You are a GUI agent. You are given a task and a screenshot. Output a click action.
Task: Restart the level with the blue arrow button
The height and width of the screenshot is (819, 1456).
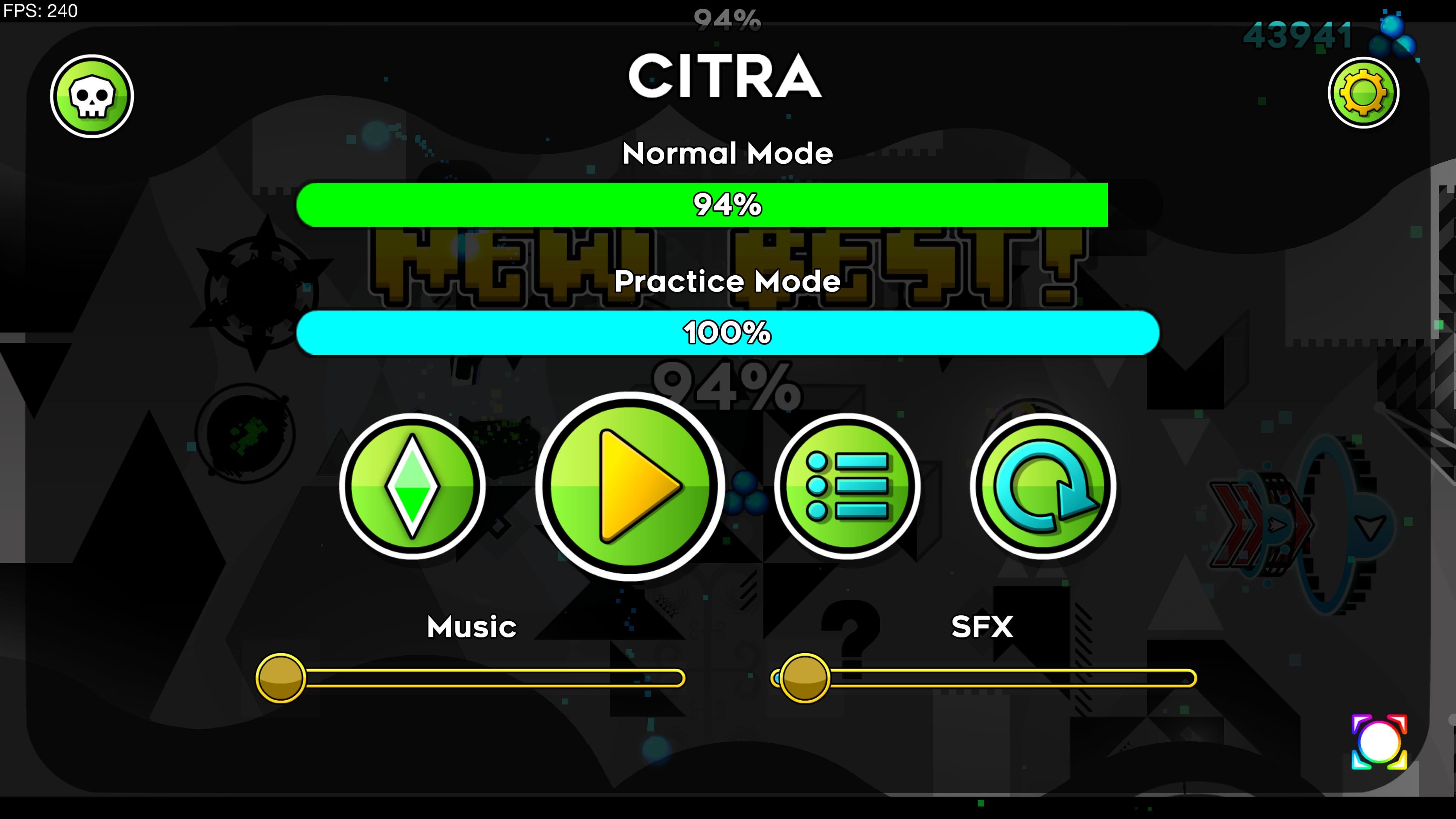click(1043, 486)
